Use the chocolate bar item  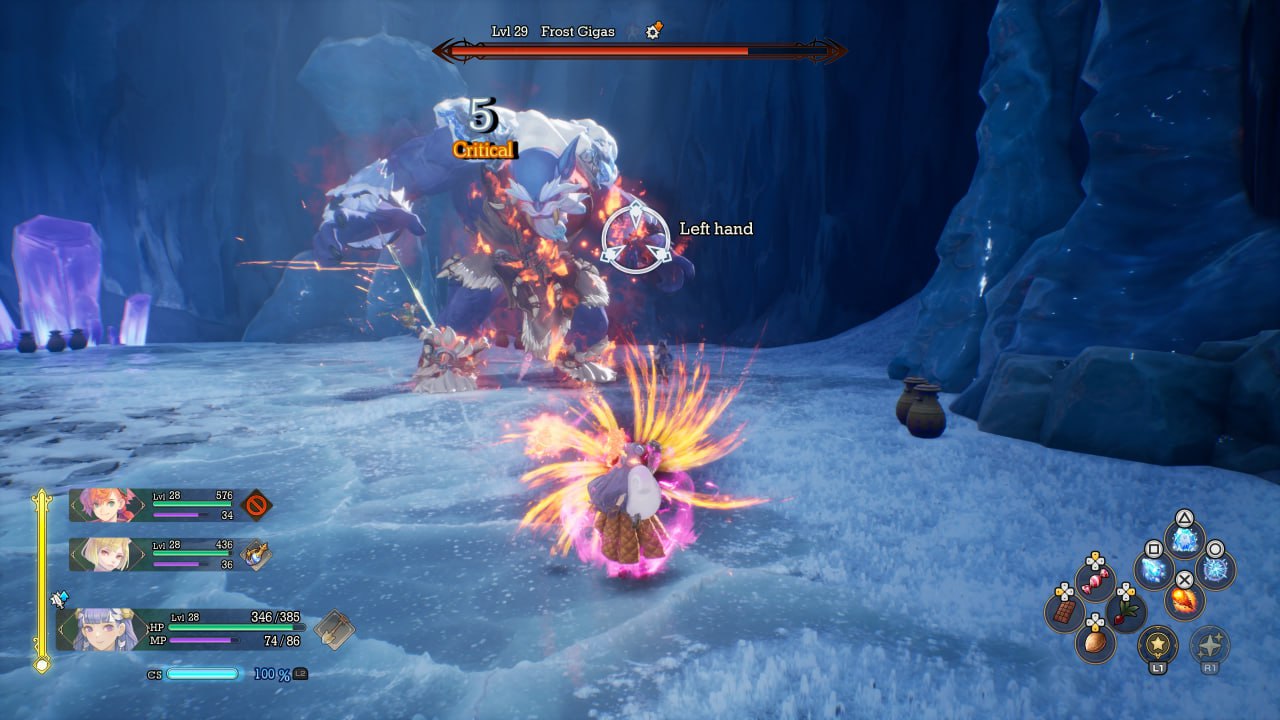(1064, 610)
